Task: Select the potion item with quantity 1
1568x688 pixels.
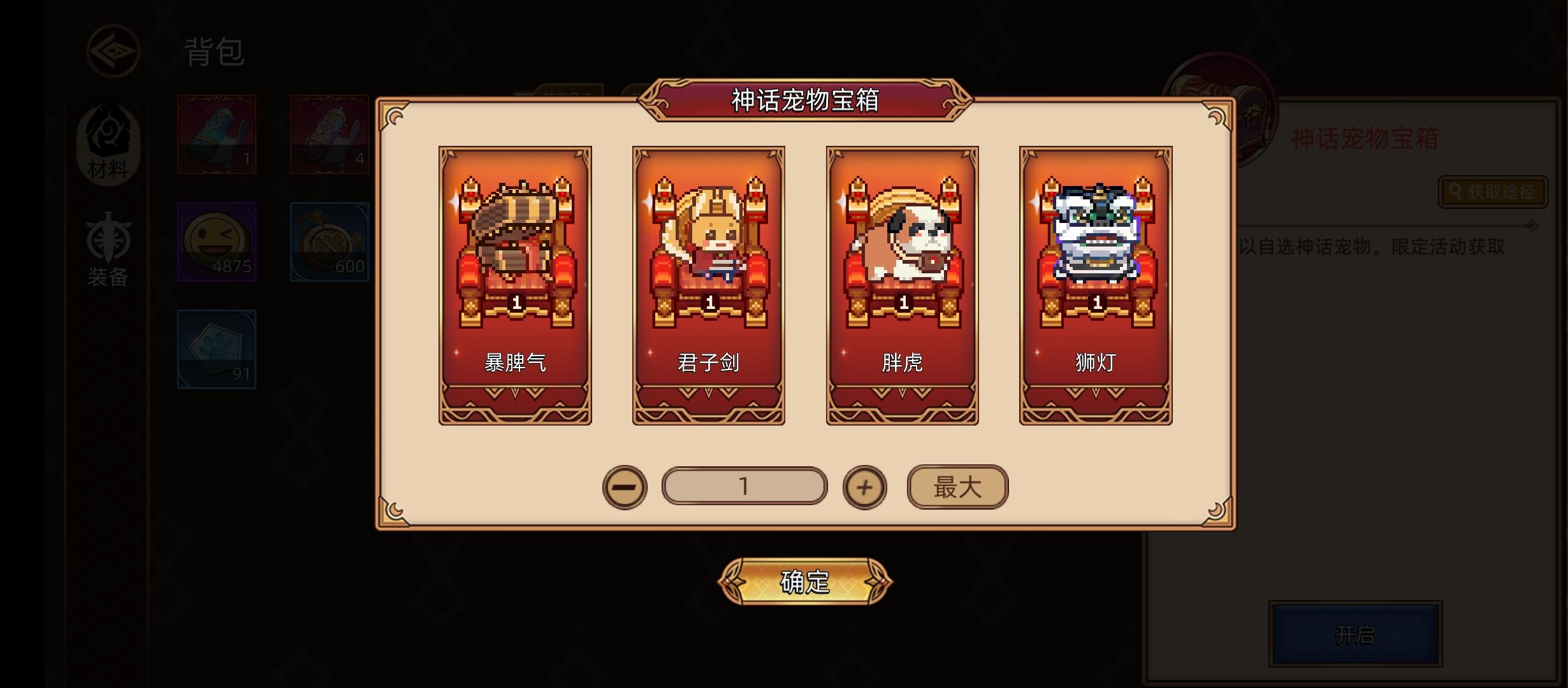Action: pos(216,134)
